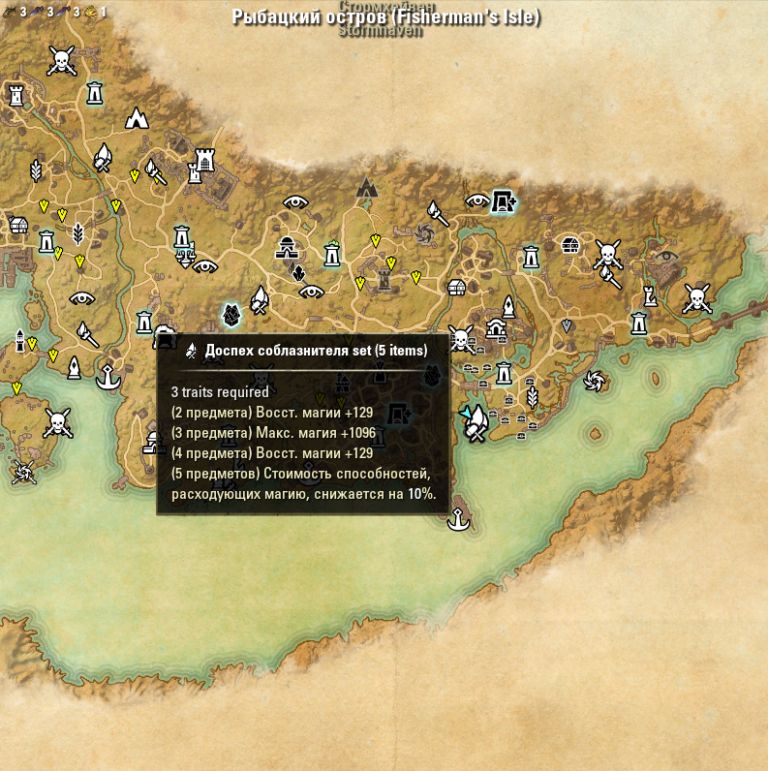
Task: Choose the arched building map marker
Action: (496, 327)
